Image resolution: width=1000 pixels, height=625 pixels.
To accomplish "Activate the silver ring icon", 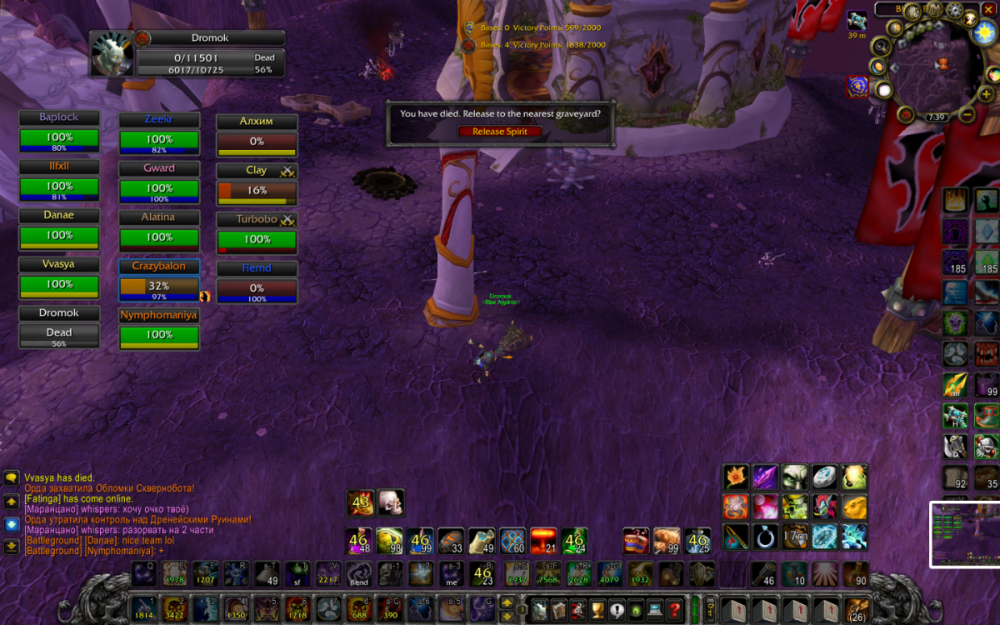I will tap(766, 536).
